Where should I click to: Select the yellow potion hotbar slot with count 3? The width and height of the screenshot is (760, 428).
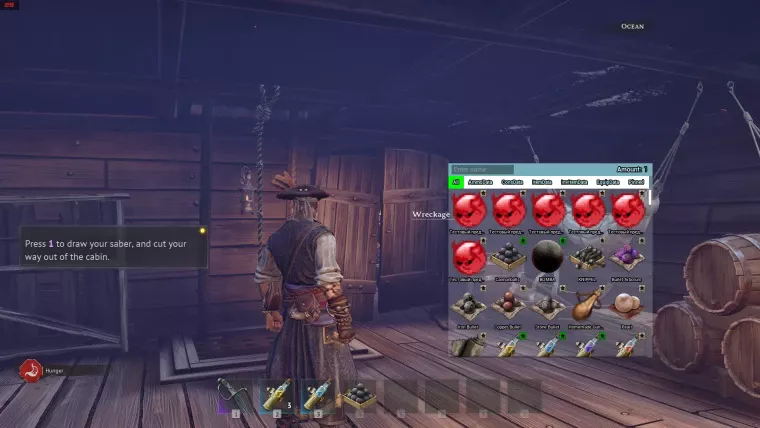click(274, 397)
